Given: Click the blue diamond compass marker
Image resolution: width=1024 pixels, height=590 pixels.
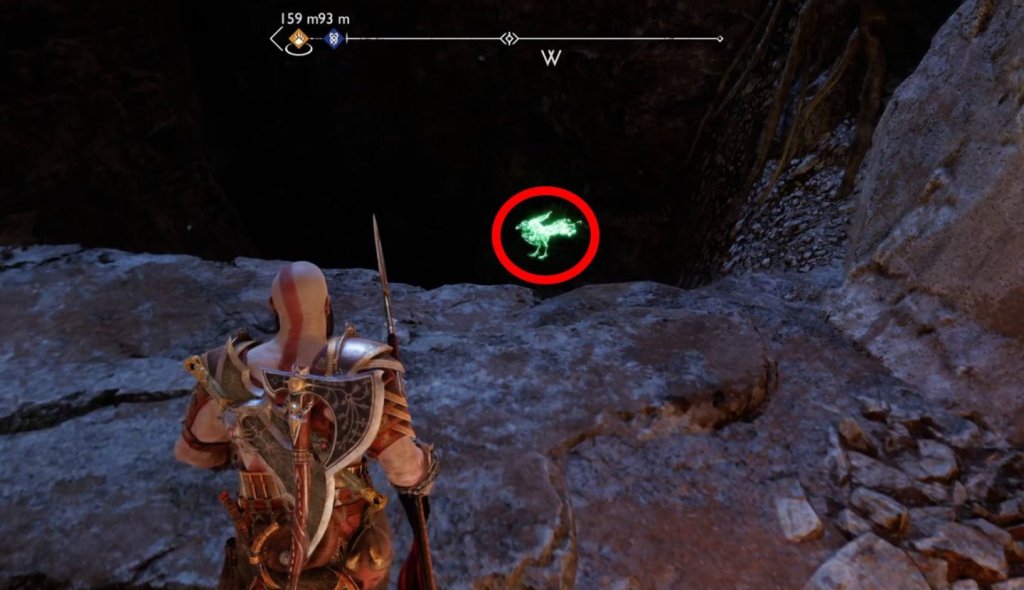Looking at the screenshot, I should (x=333, y=39).
